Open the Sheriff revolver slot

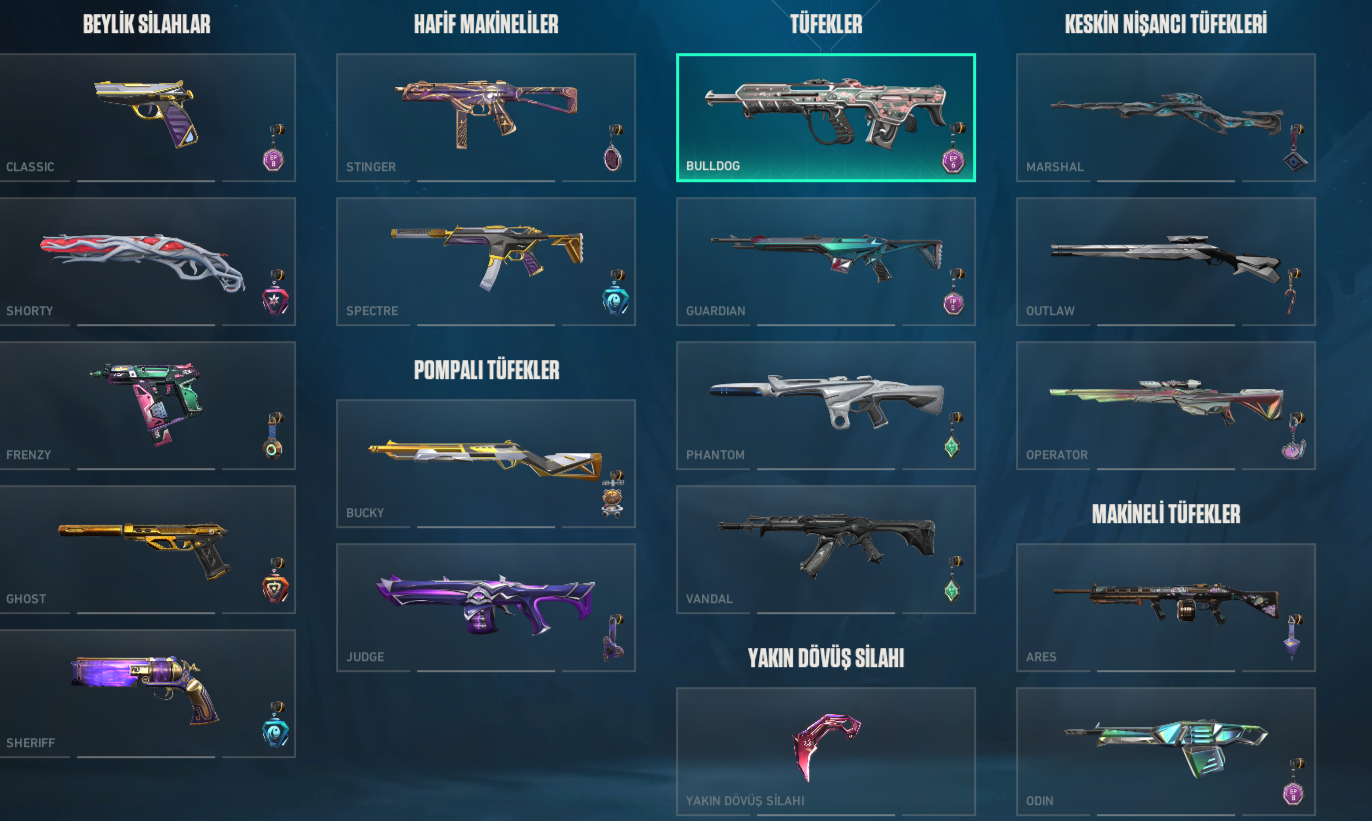146,692
